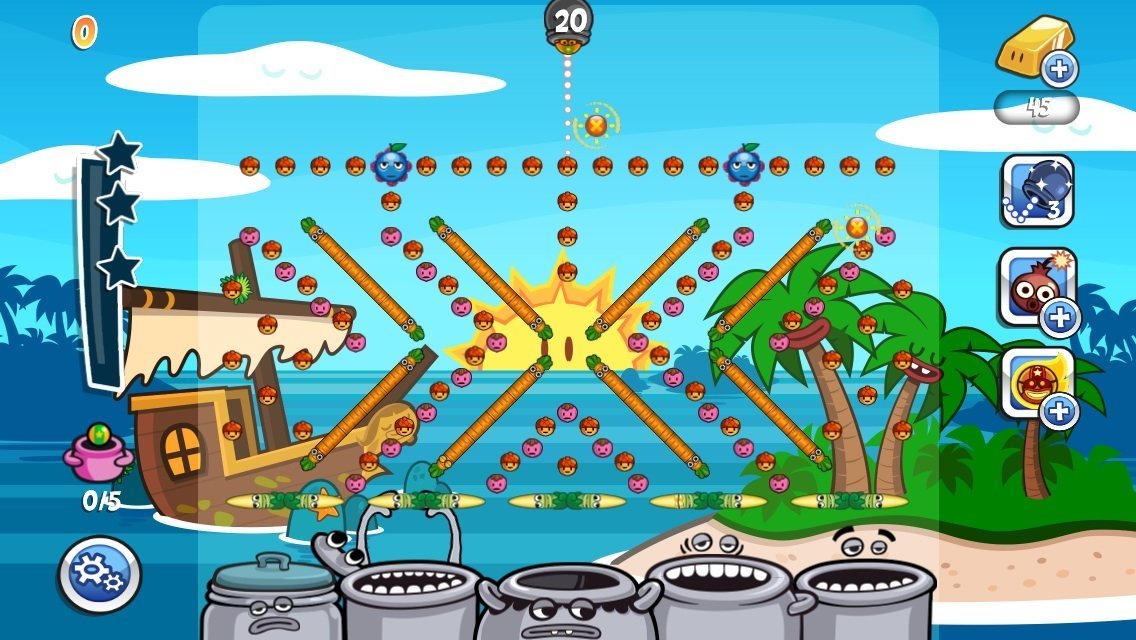The height and width of the screenshot is (640, 1136).
Task: Choose the fire pear booster
Action: [1037, 382]
